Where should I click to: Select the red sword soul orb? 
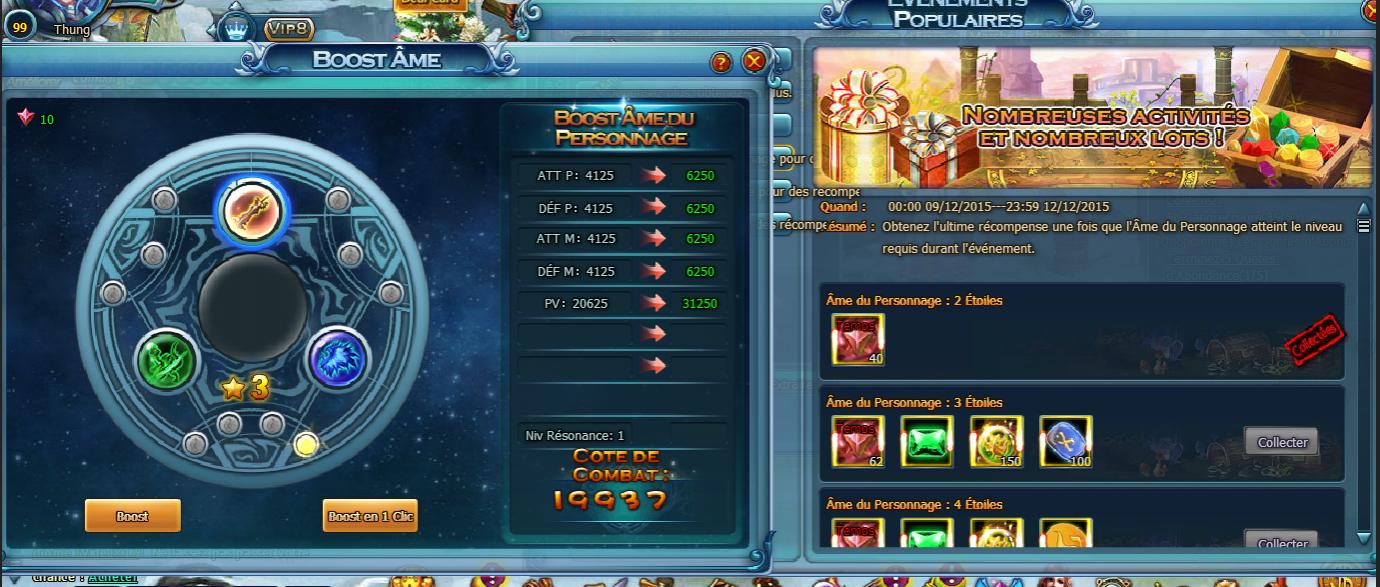[252, 209]
